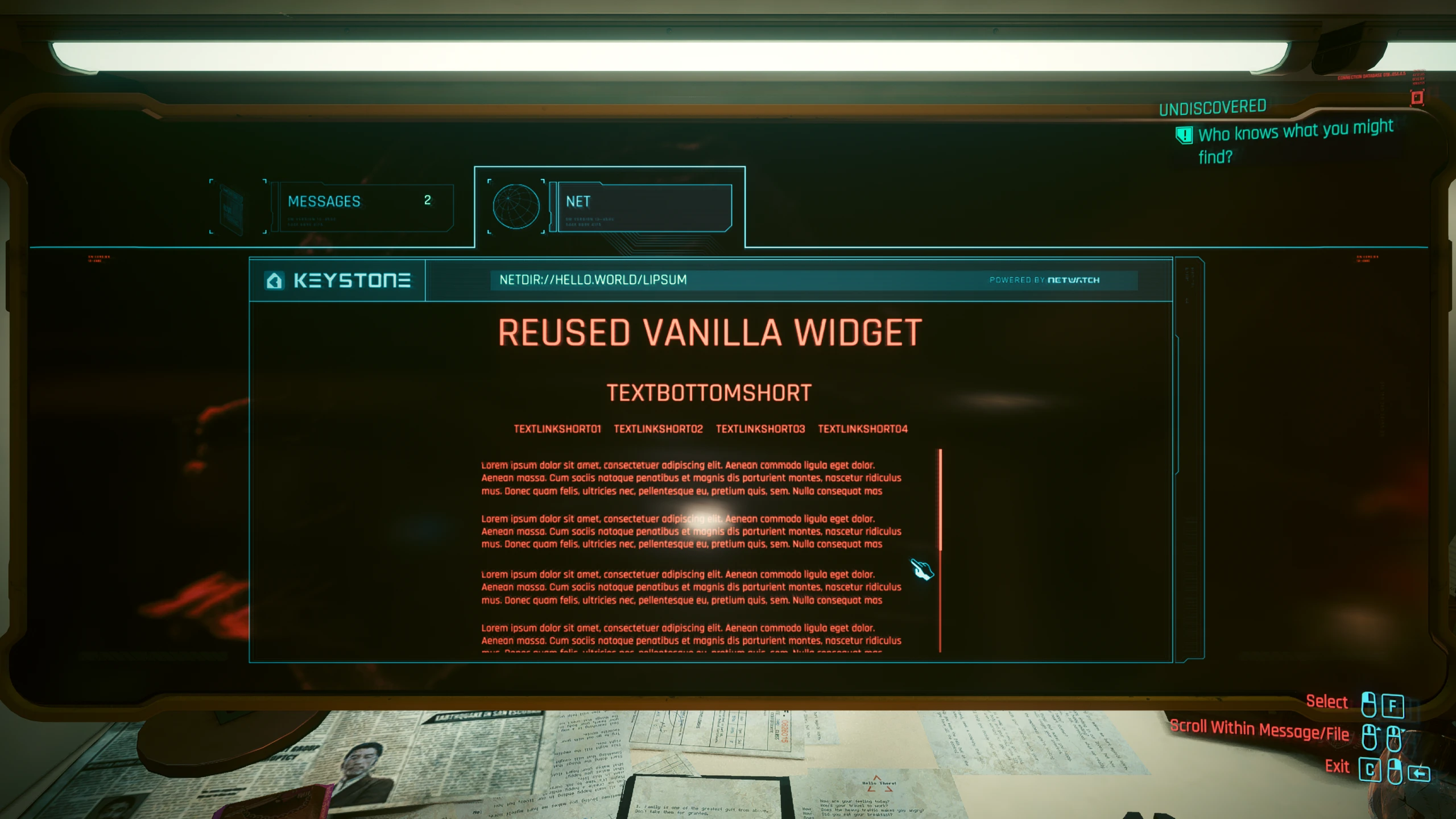This screenshot has height=819, width=1456.
Task: Open the TEXTLINKSHORT01 link
Action: click(x=558, y=429)
